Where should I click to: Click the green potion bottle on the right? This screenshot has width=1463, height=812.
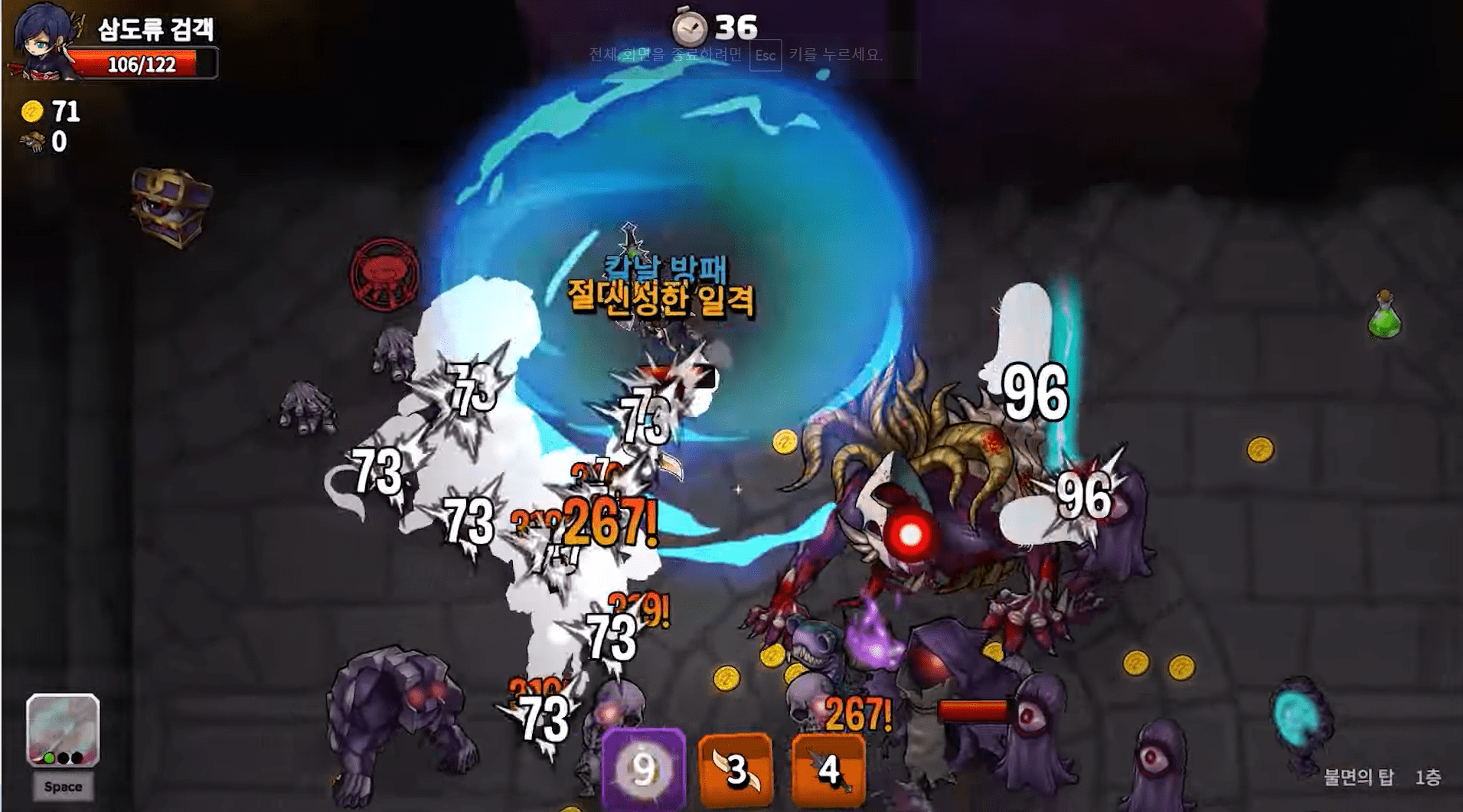(x=1384, y=324)
